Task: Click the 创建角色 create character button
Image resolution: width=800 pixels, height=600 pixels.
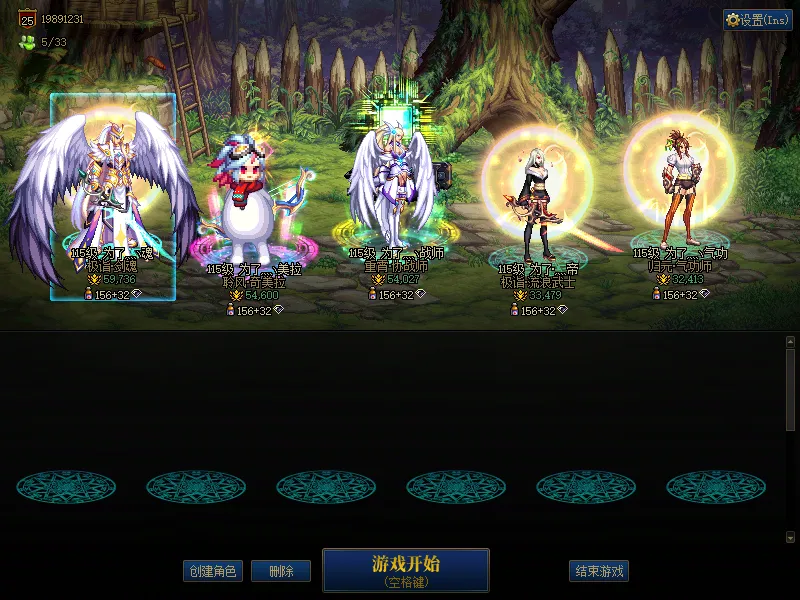Action: (212, 571)
